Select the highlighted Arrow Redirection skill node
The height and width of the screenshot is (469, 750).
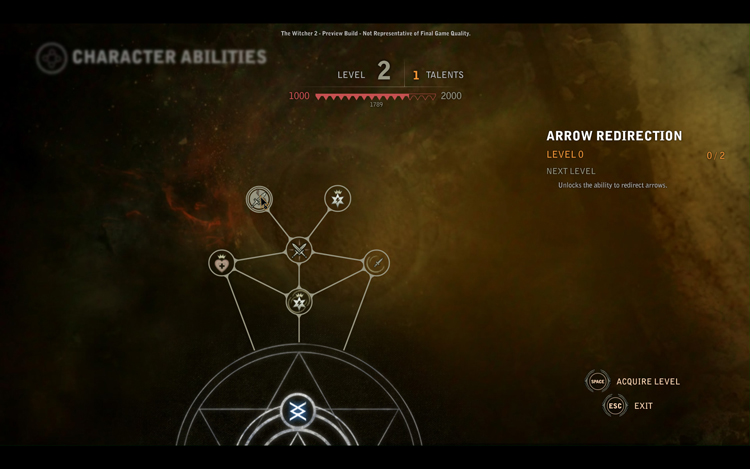coord(259,200)
